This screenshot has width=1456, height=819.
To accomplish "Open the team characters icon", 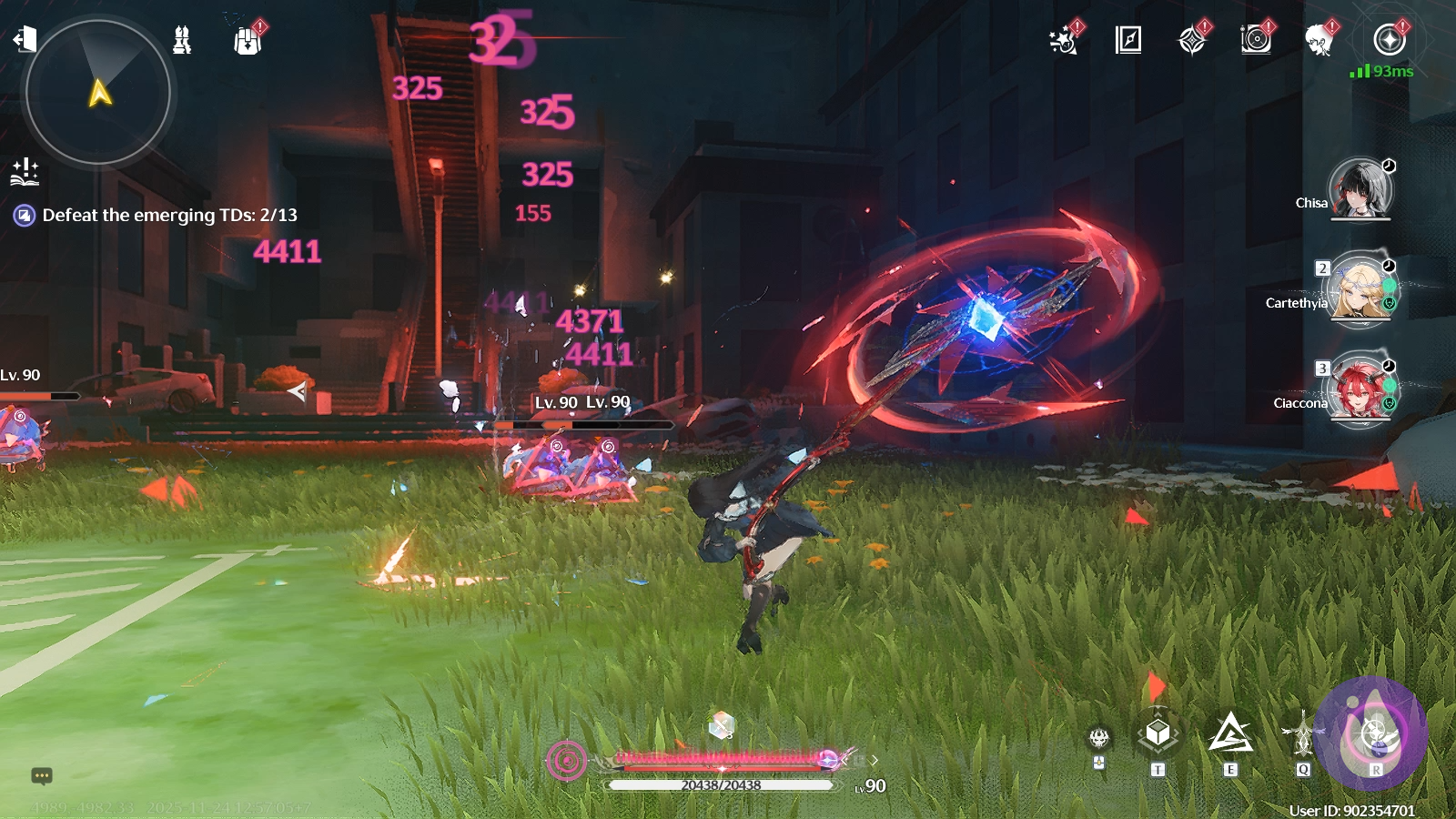I will (x=182, y=40).
